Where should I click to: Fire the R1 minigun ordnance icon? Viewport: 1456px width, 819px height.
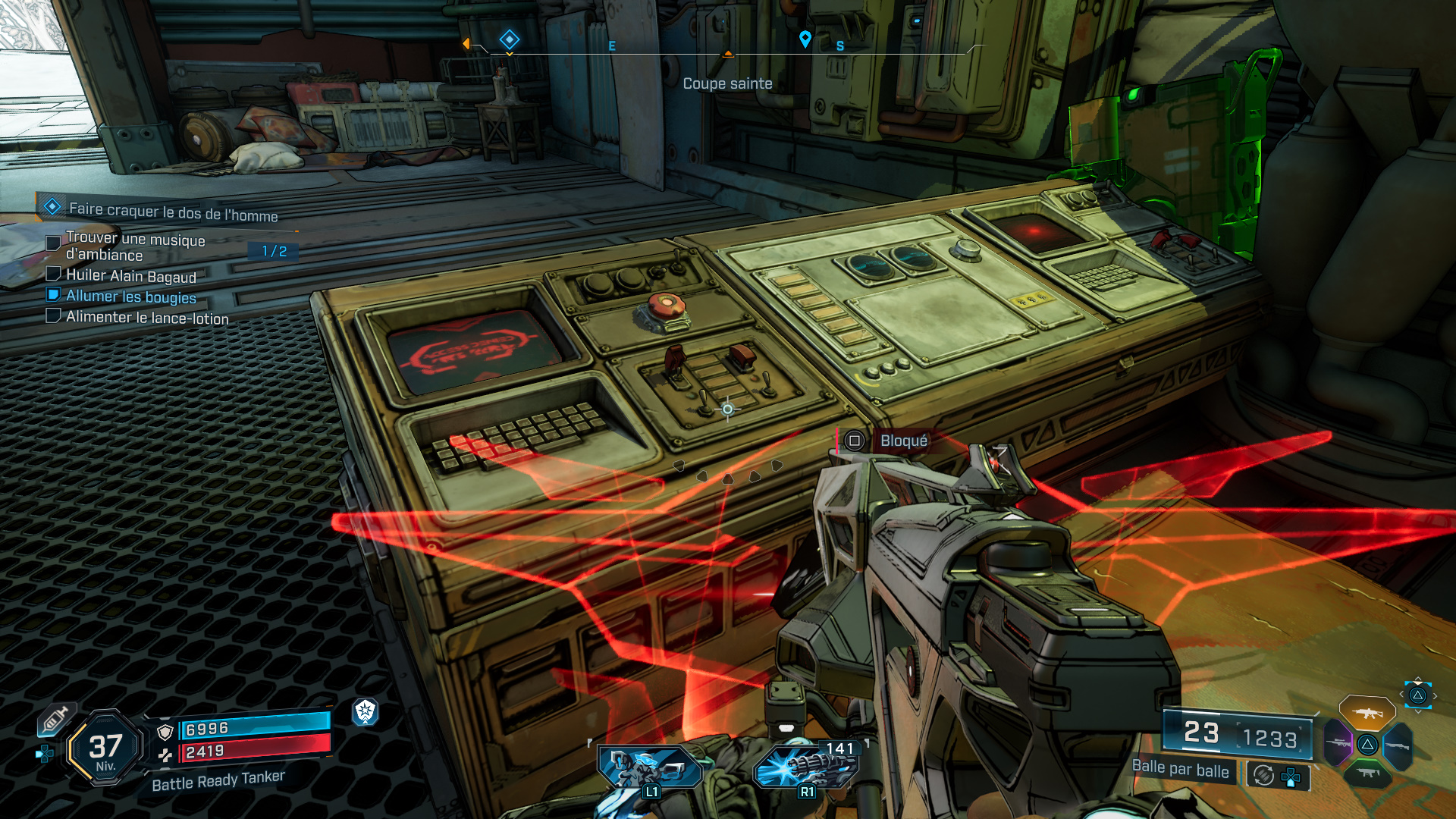pyautogui.click(x=807, y=766)
